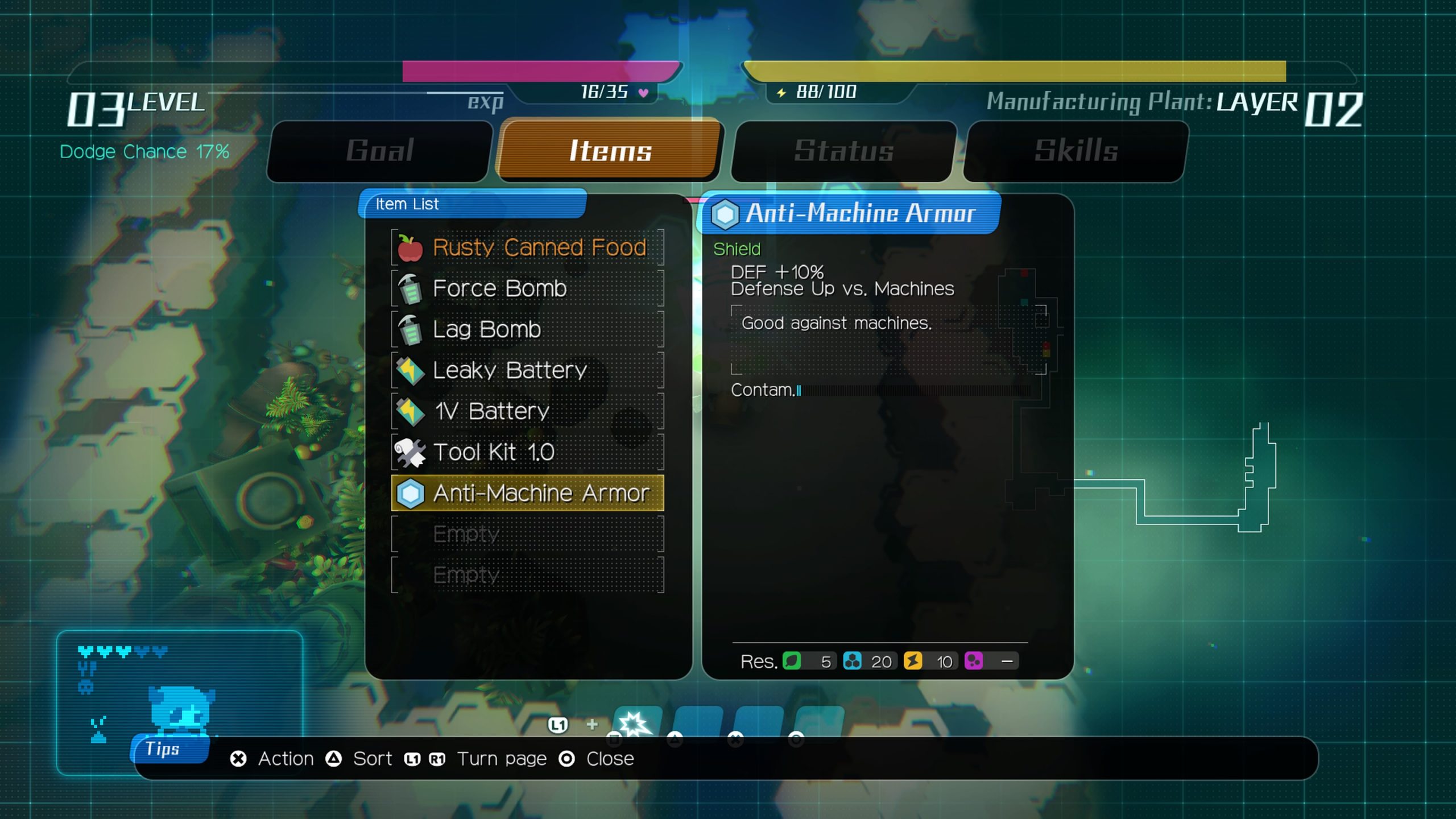This screenshot has height=819, width=1456.
Task: Open the Status tab
Action: pyautogui.click(x=843, y=151)
